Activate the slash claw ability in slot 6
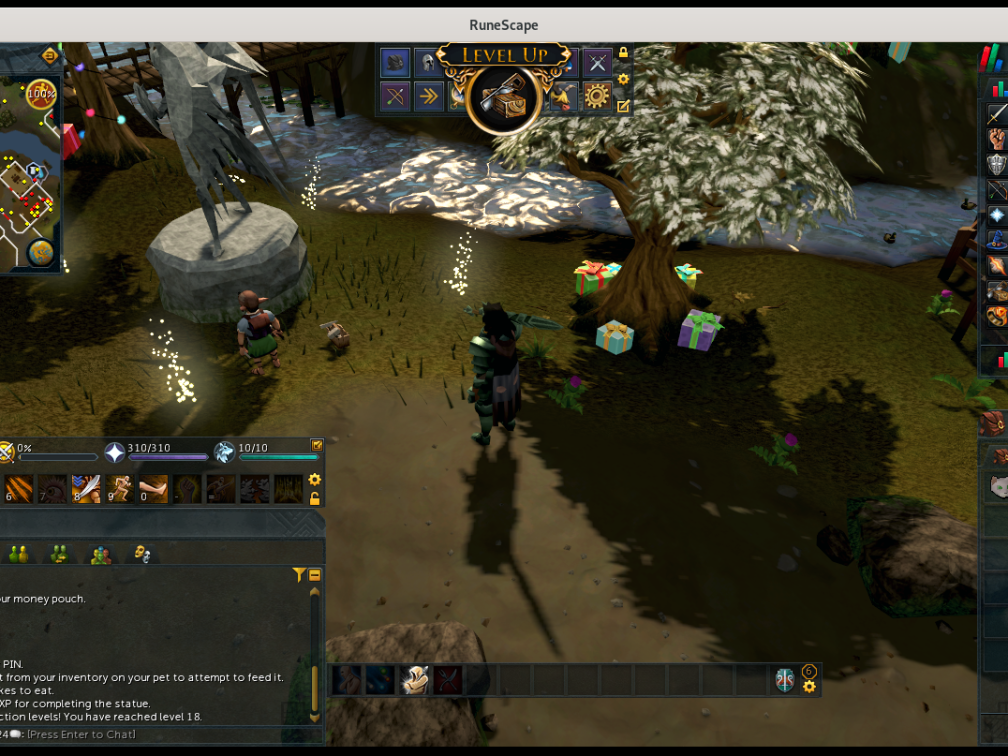The image size is (1008, 756). [x=19, y=488]
